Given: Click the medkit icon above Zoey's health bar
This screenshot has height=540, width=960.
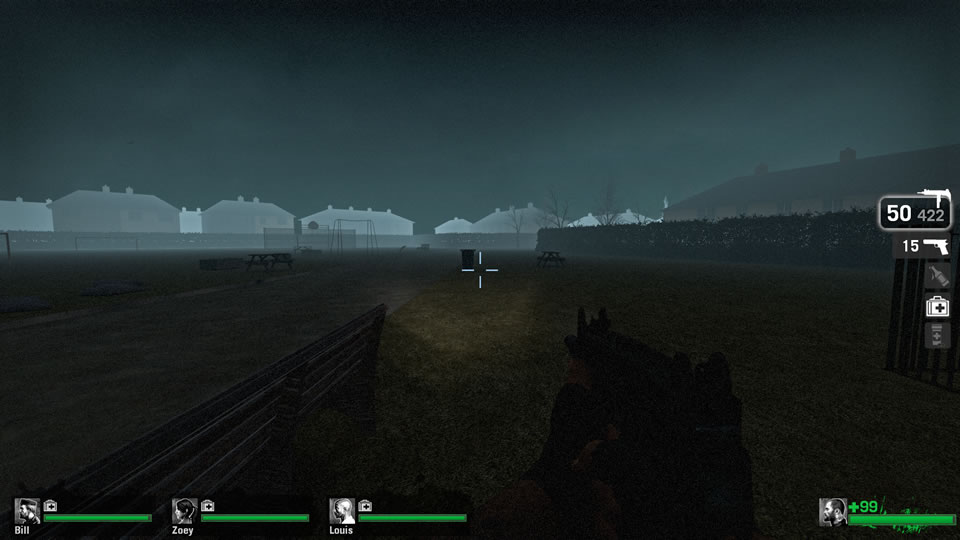Looking at the screenshot, I should point(208,506).
